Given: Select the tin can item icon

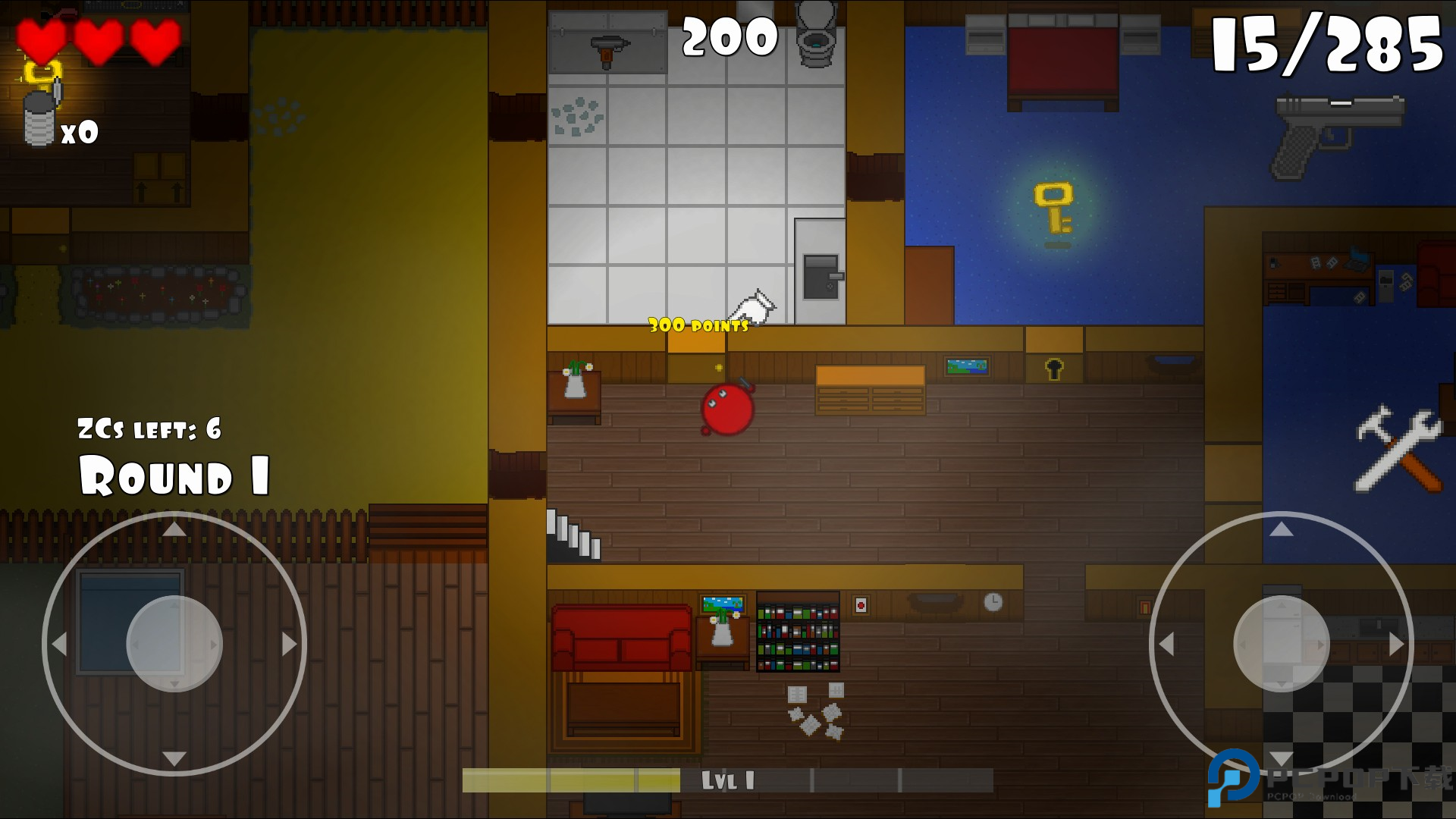Looking at the screenshot, I should tap(41, 118).
